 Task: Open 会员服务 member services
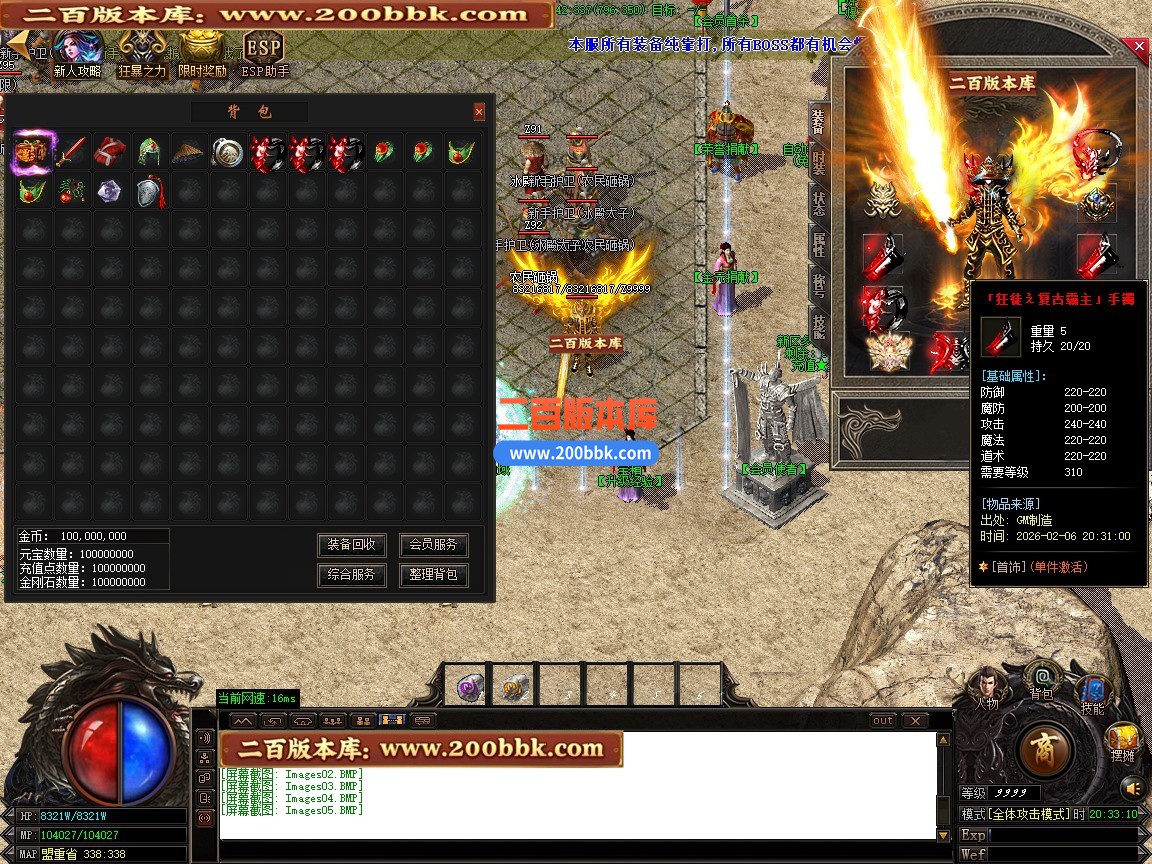coord(433,545)
